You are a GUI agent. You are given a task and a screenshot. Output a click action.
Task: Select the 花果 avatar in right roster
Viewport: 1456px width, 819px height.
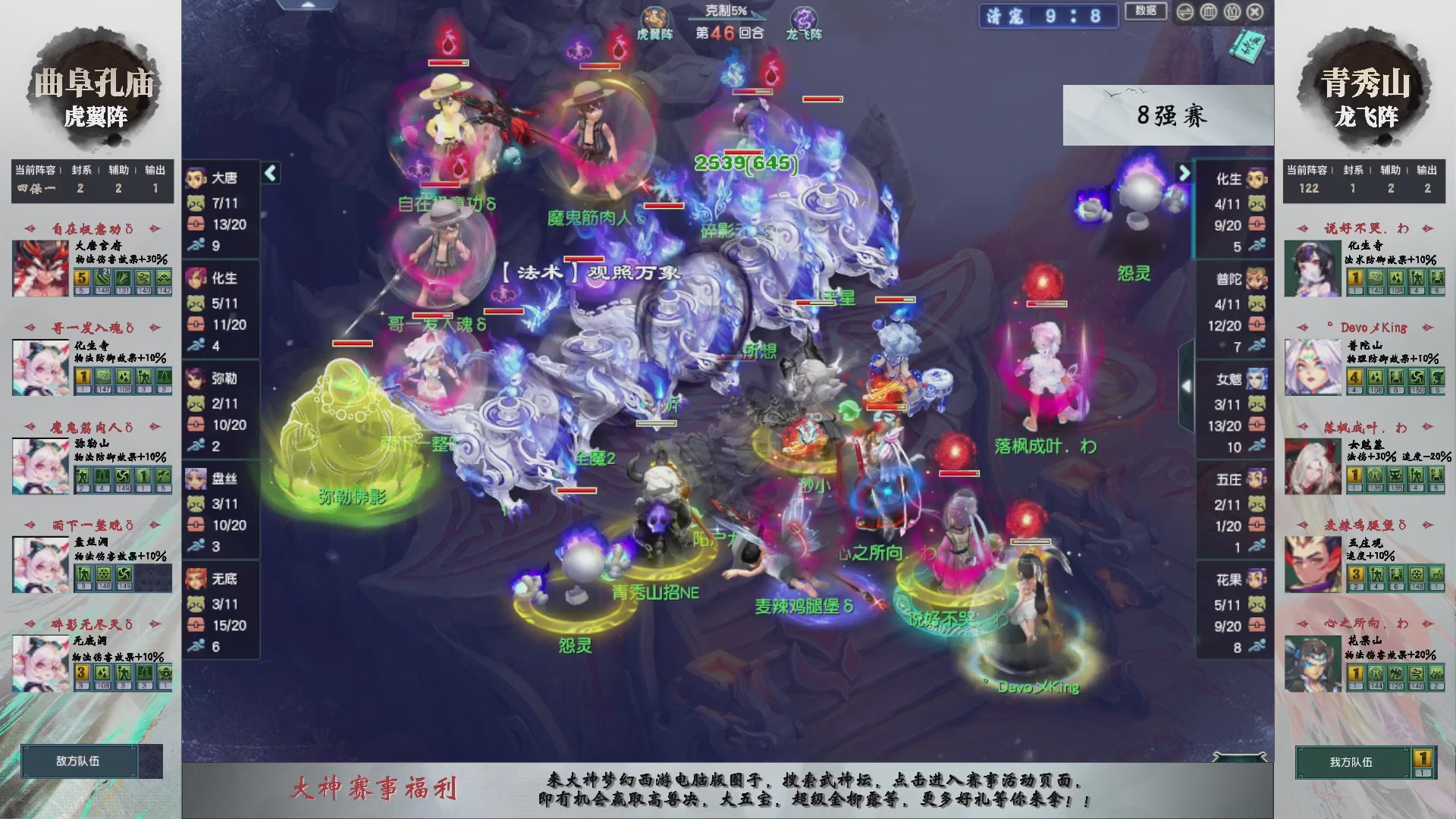(1257, 578)
